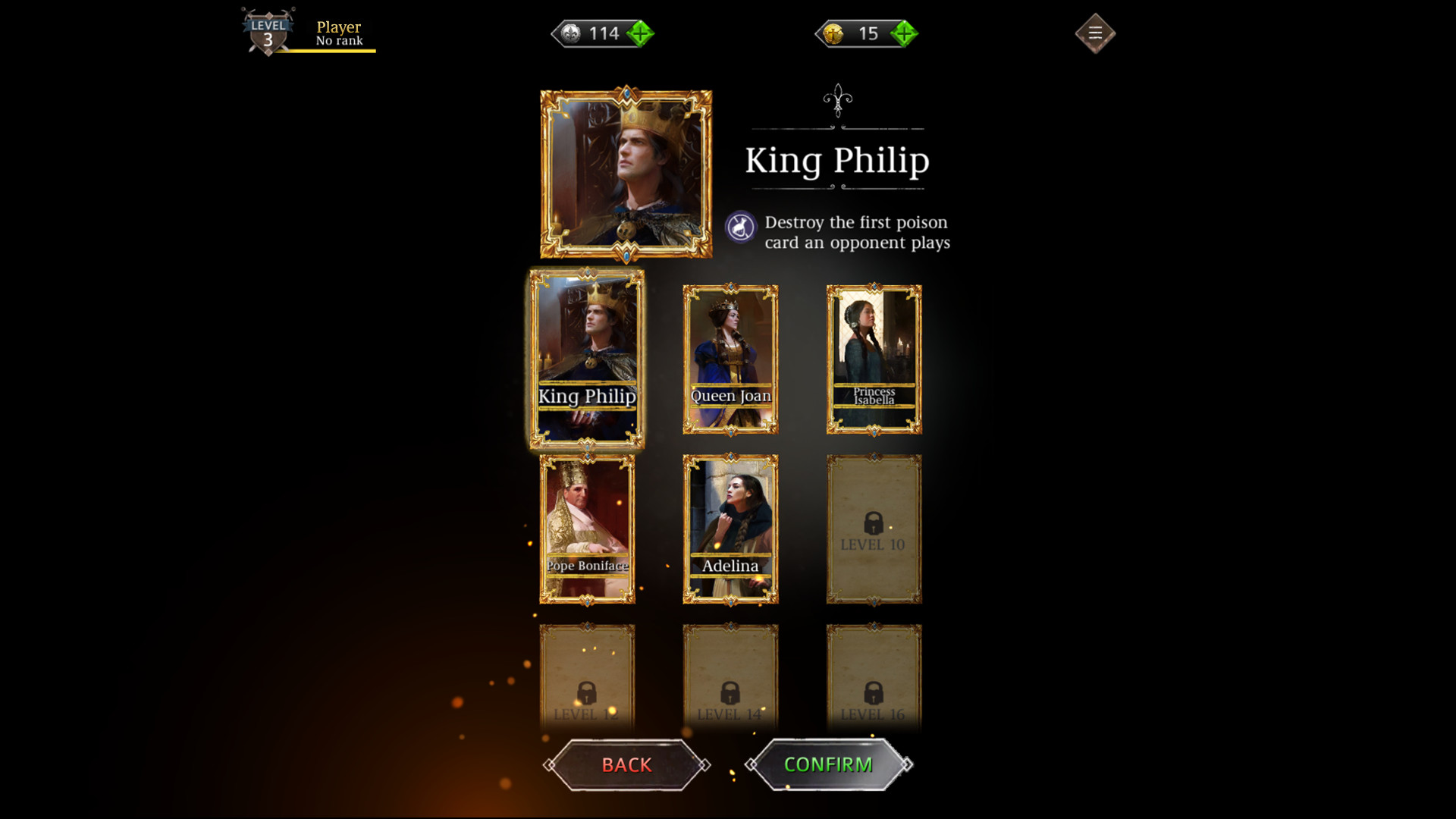The image size is (1456, 819).
Task: Click the large King Philip portrait preview
Action: pyautogui.click(x=626, y=173)
